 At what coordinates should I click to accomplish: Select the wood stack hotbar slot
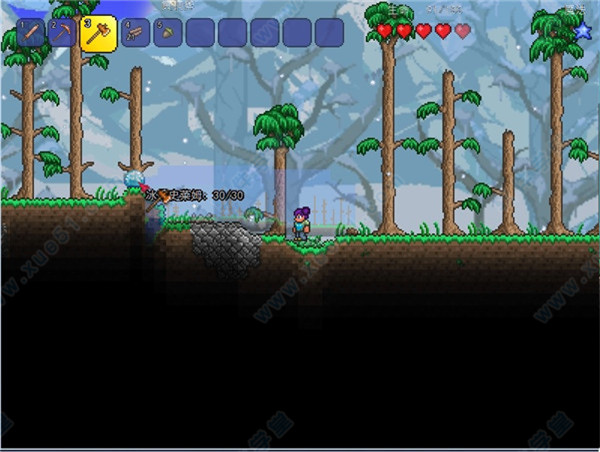tap(134, 33)
